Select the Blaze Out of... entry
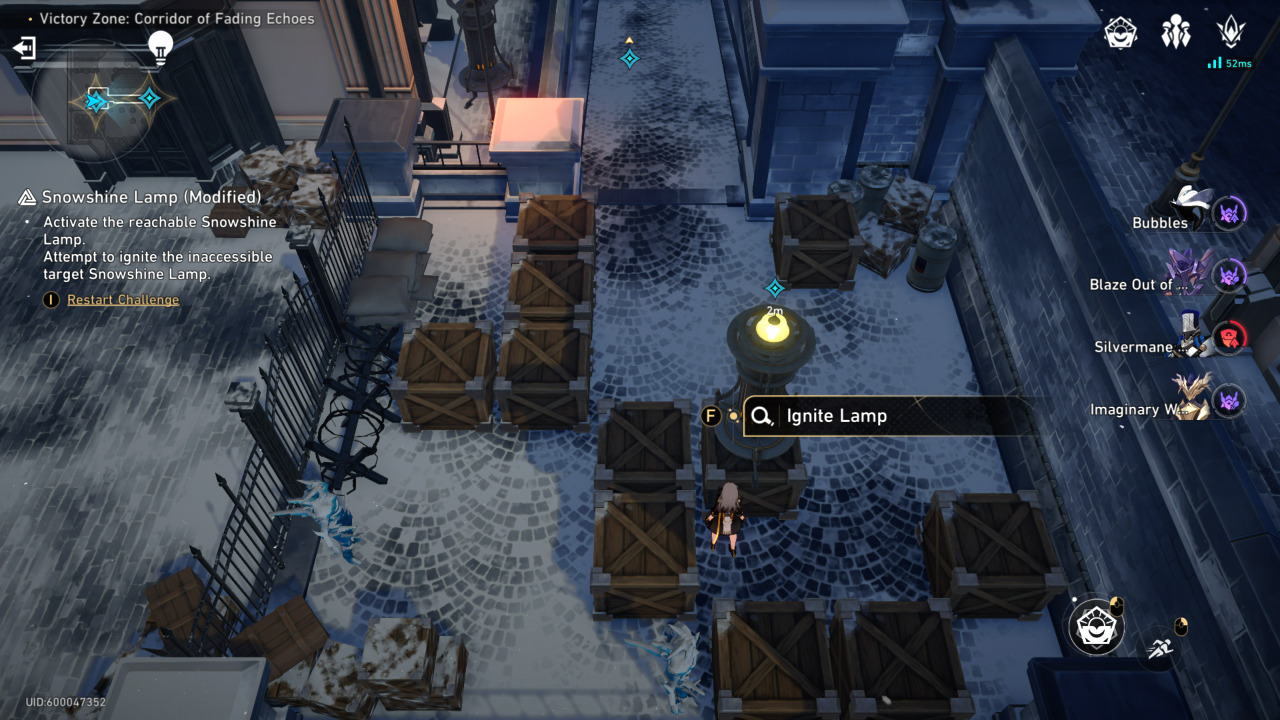The width and height of the screenshot is (1280, 720). pyautogui.click(x=1166, y=277)
